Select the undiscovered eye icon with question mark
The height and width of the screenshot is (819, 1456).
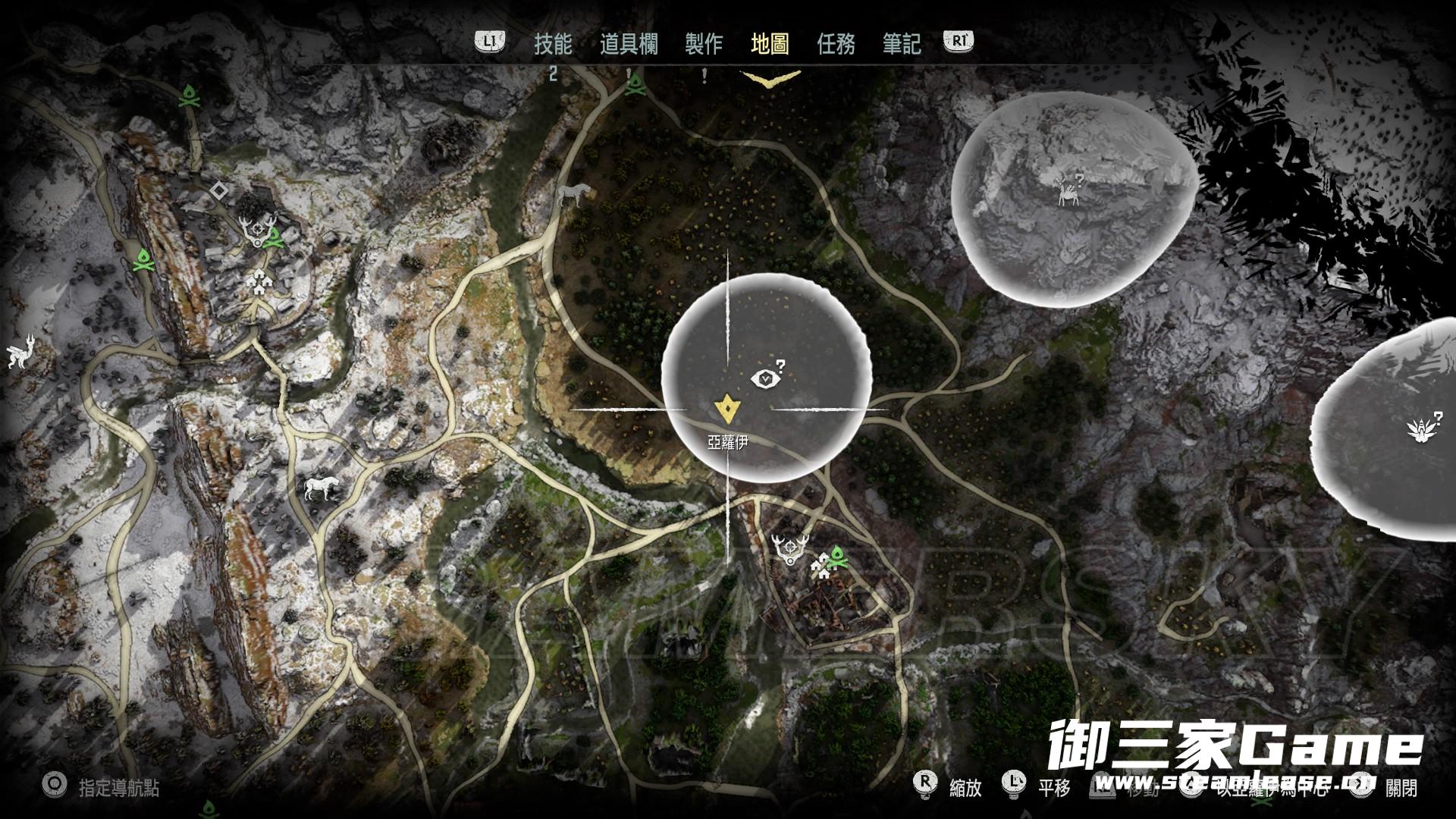(764, 376)
